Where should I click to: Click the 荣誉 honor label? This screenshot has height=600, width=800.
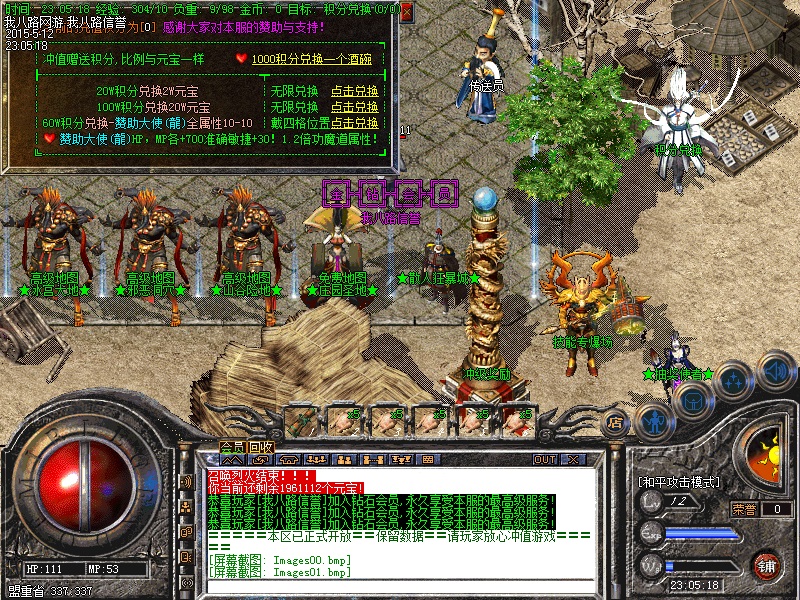[744, 508]
